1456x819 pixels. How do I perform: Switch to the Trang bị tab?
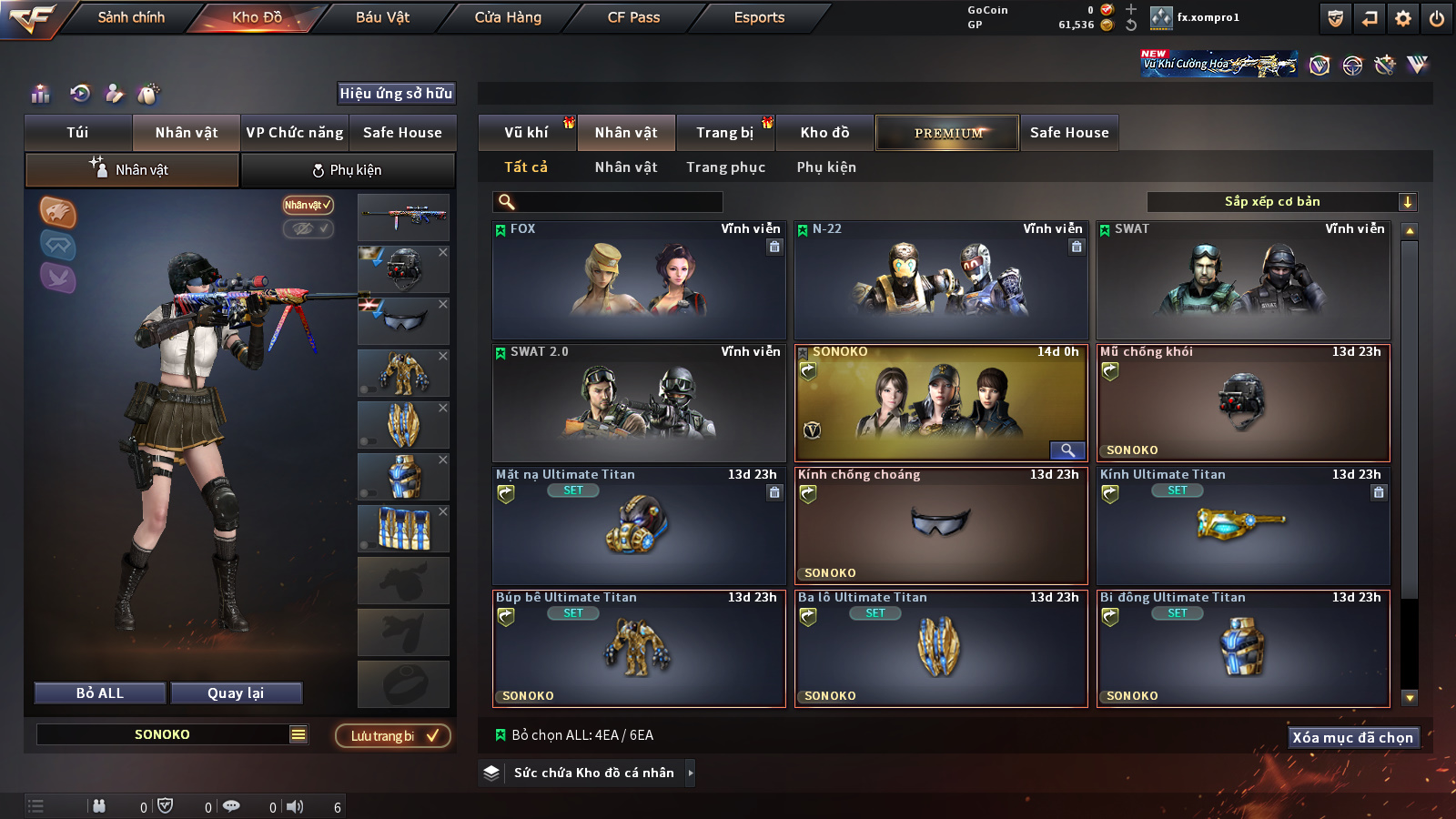724,133
